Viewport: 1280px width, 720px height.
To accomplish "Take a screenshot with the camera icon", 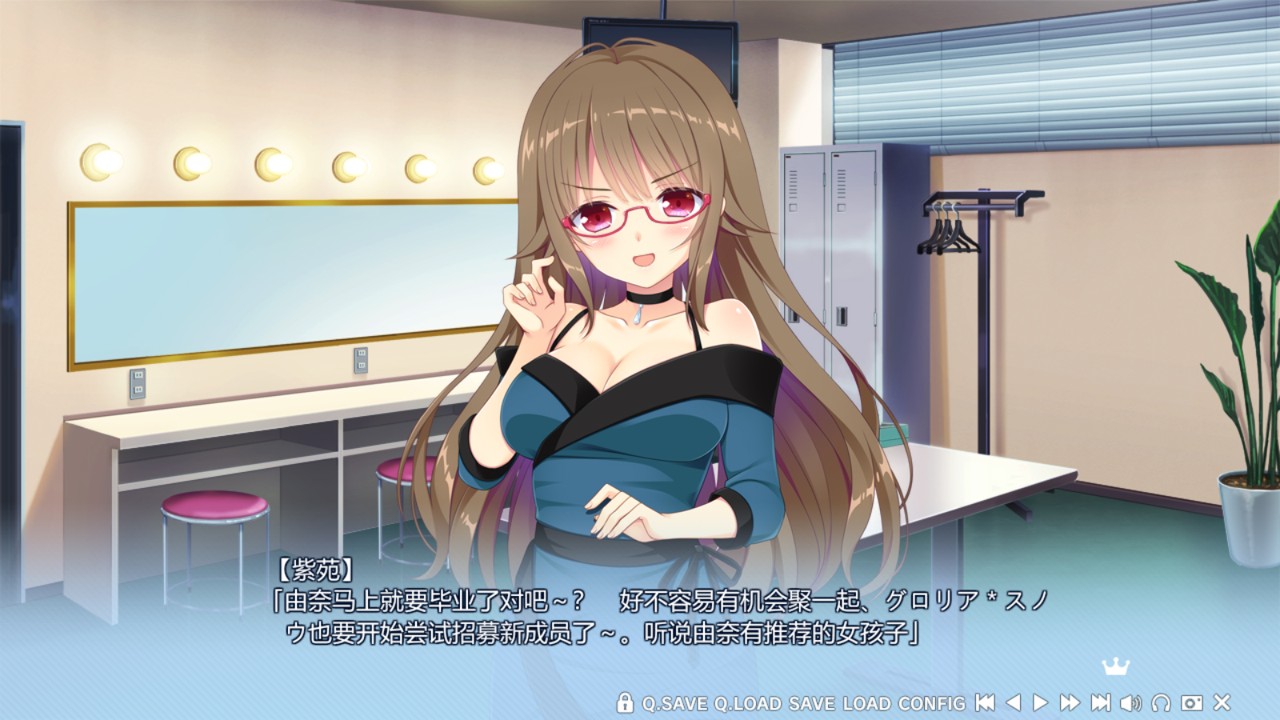I will point(1191,703).
